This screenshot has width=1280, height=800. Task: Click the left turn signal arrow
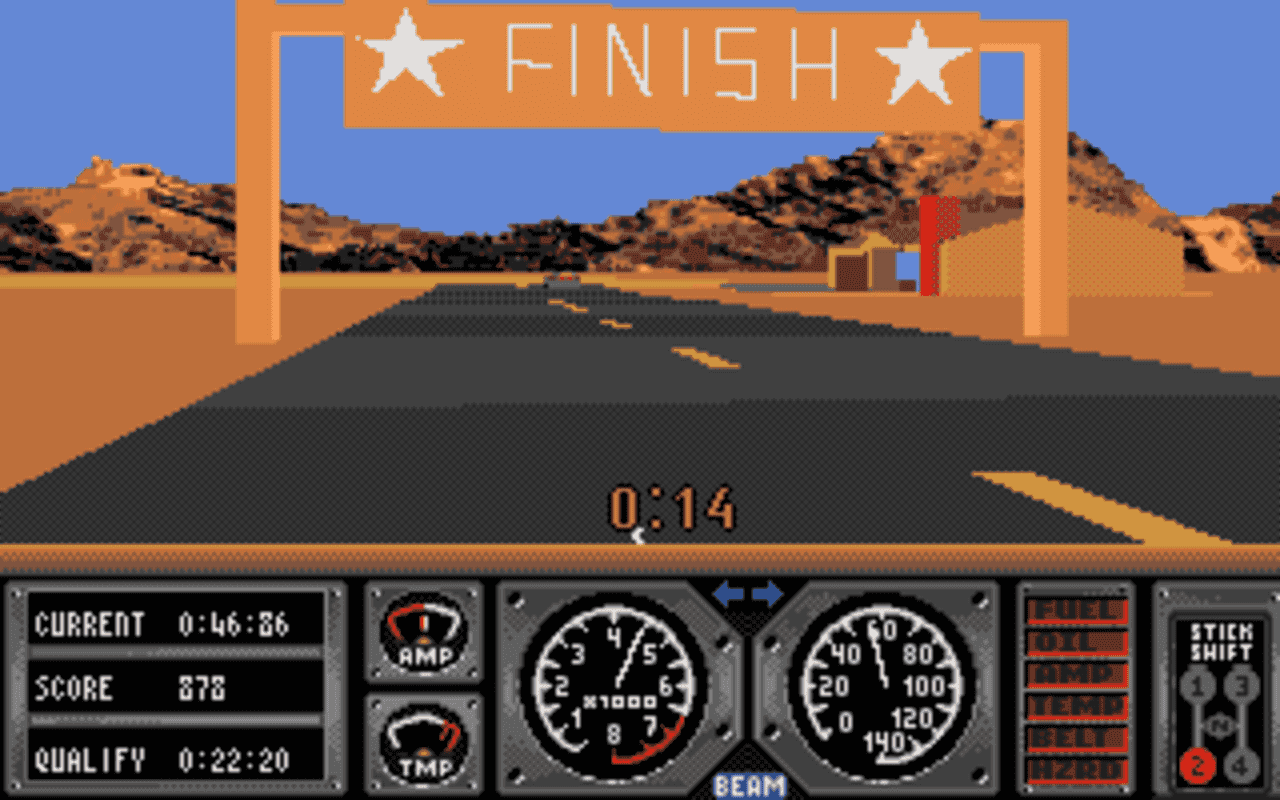click(729, 594)
